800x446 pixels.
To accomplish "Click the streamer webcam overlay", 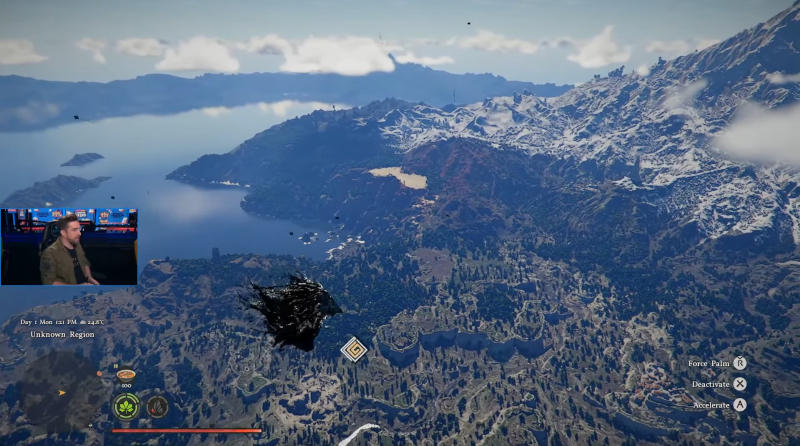I will tap(69, 247).
